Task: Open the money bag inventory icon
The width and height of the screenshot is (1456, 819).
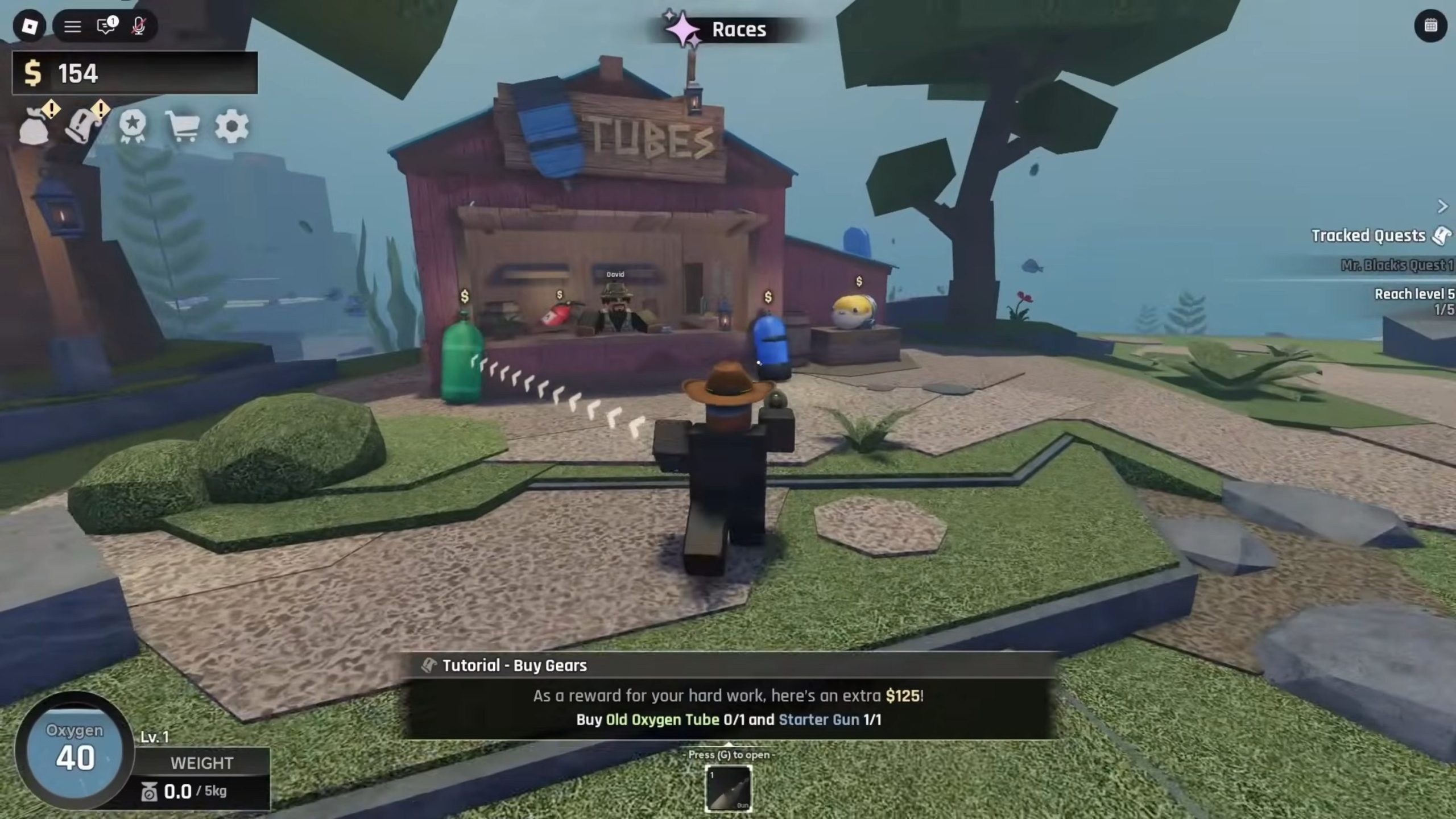Action: [x=35, y=126]
